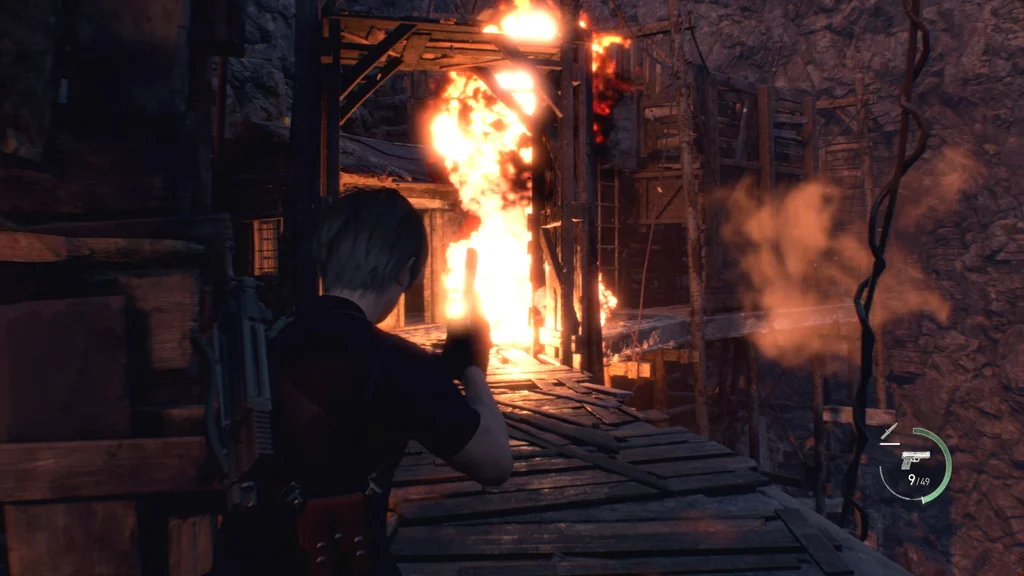Select the handgun weapon icon
Image resolution: width=1024 pixels, height=576 pixels.
click(914, 458)
